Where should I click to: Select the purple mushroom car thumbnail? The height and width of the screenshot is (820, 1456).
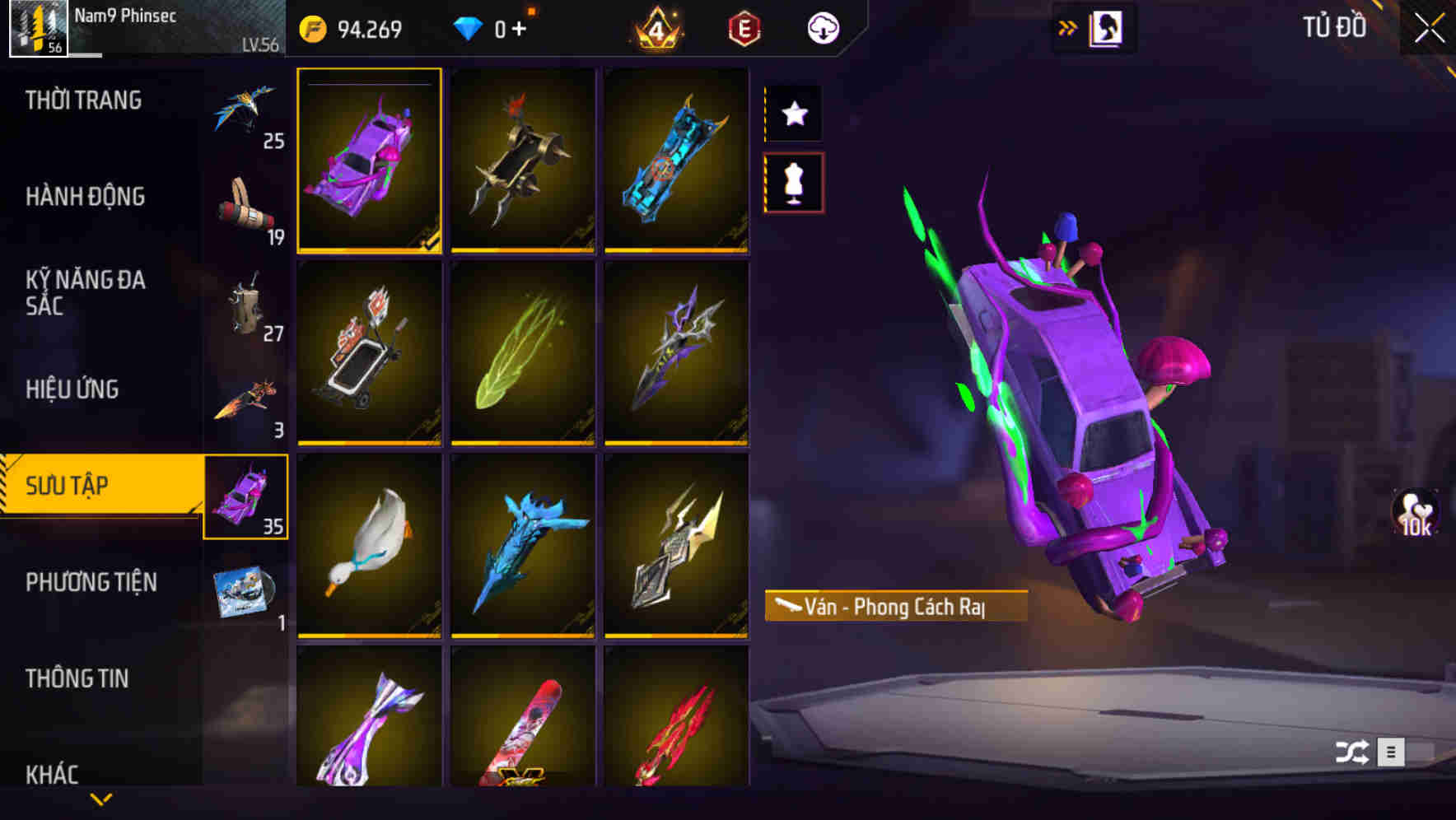pyautogui.click(x=370, y=161)
